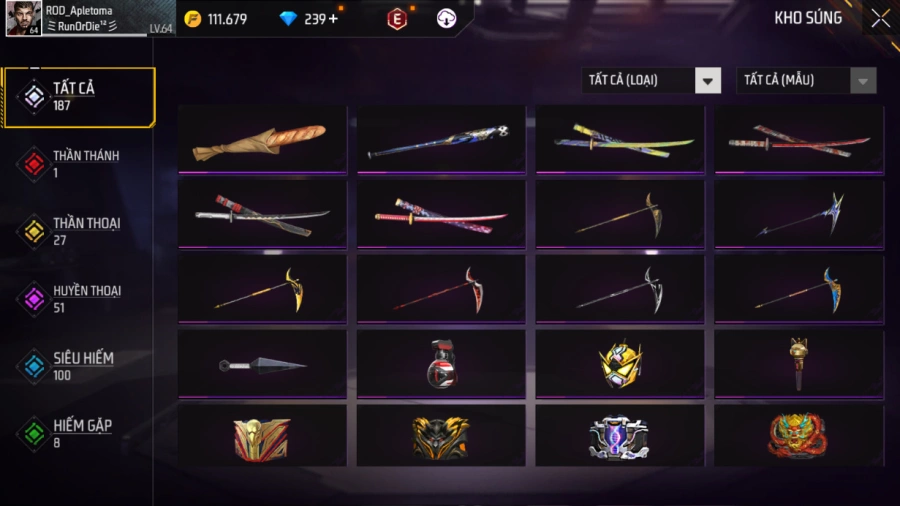Show the Thần Thoại rarity tab
900x506 pixels.
coord(79,231)
